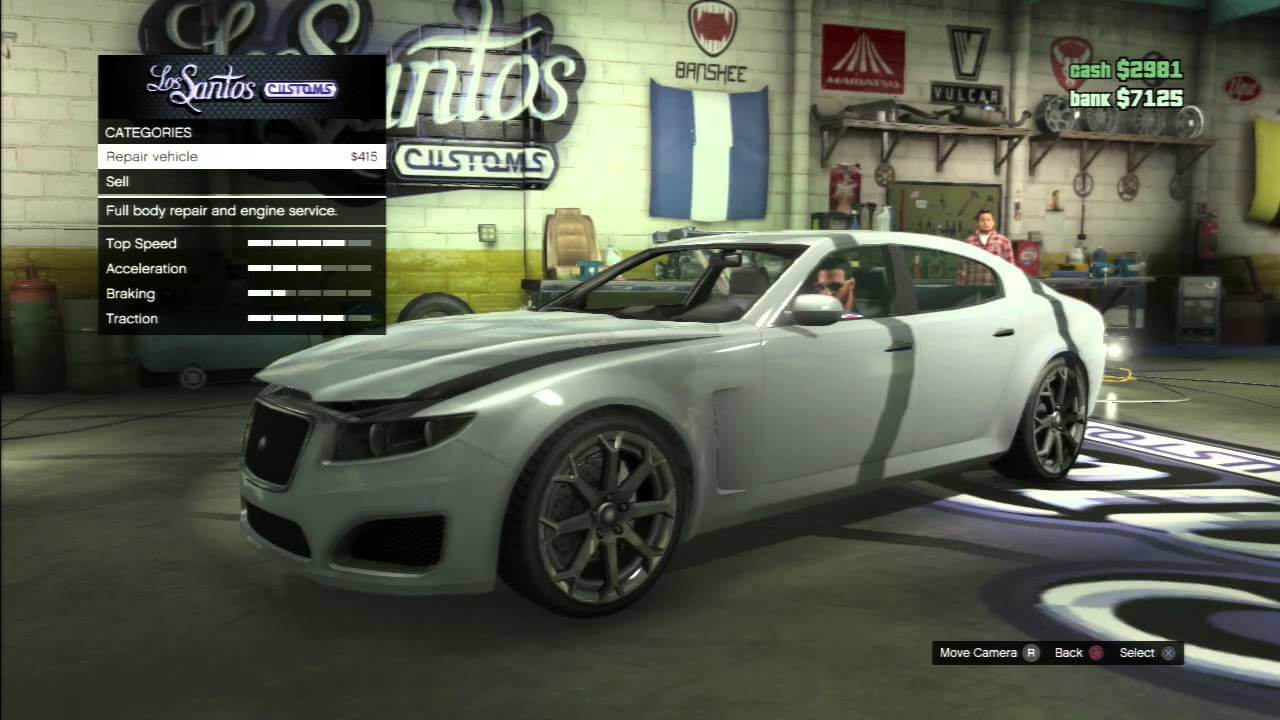Click the Move Camera label

978,652
